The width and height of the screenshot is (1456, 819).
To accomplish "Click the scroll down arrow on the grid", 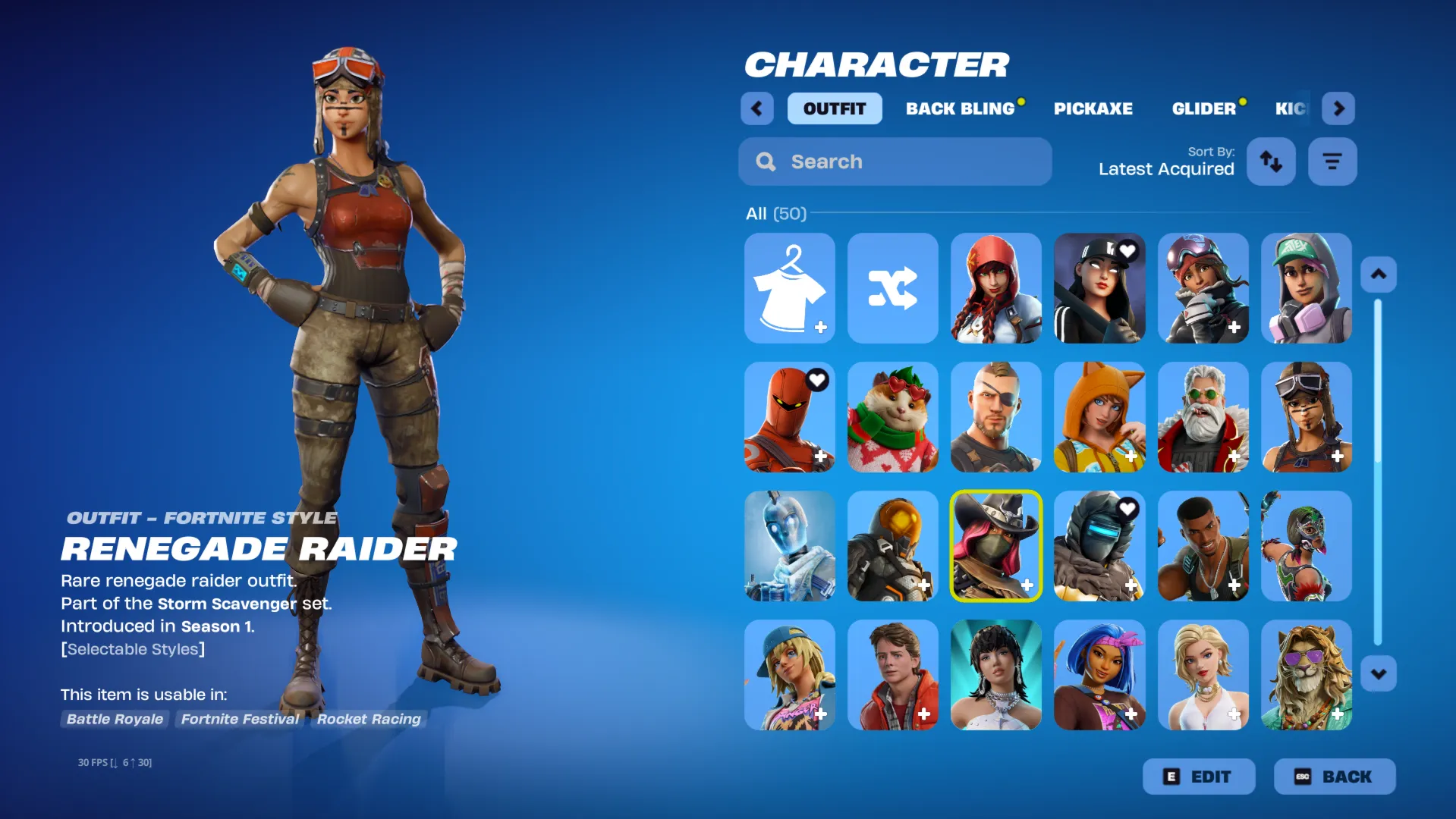I will [x=1379, y=673].
